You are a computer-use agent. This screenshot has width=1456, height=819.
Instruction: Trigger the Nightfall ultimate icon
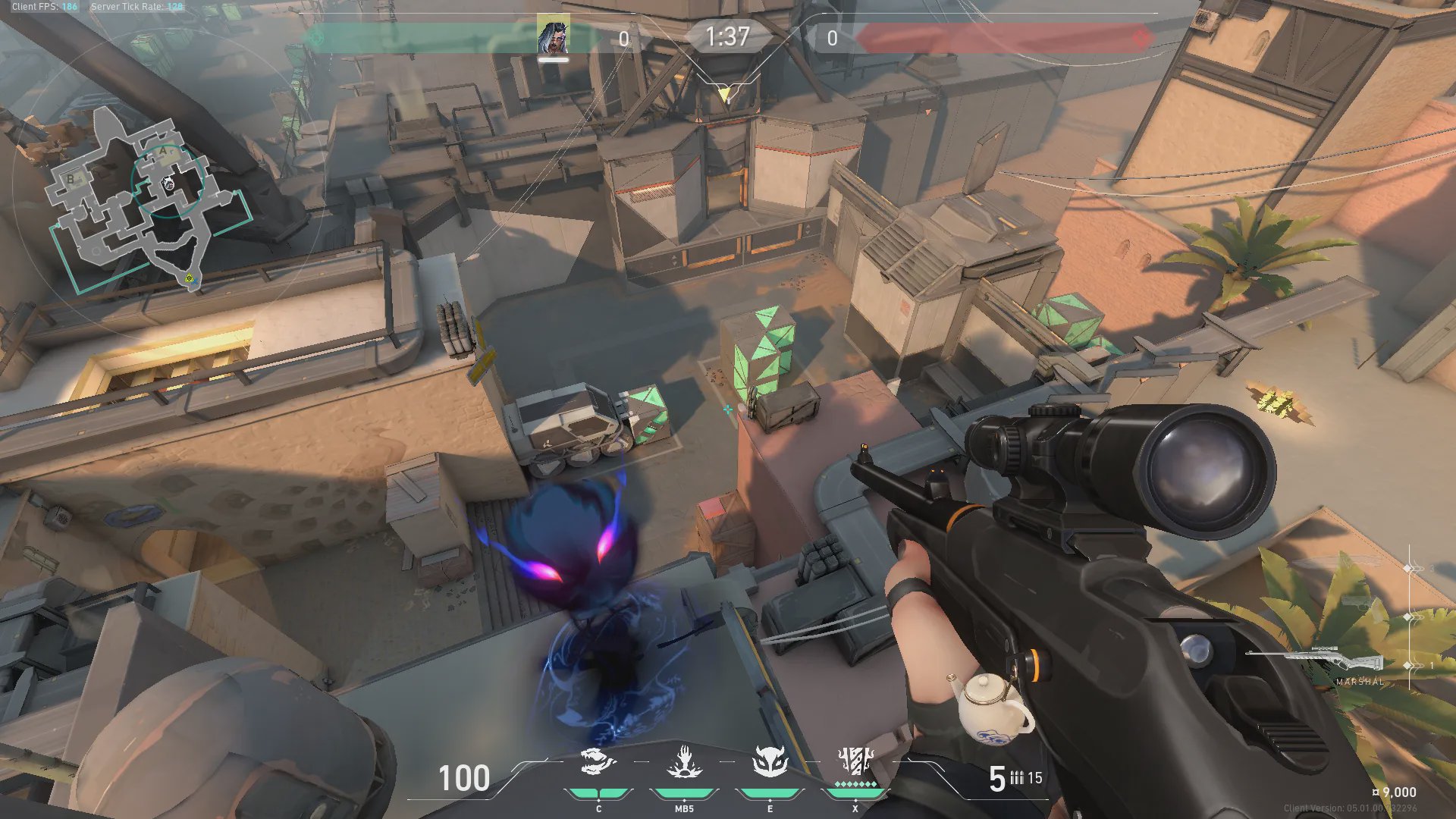(x=855, y=761)
